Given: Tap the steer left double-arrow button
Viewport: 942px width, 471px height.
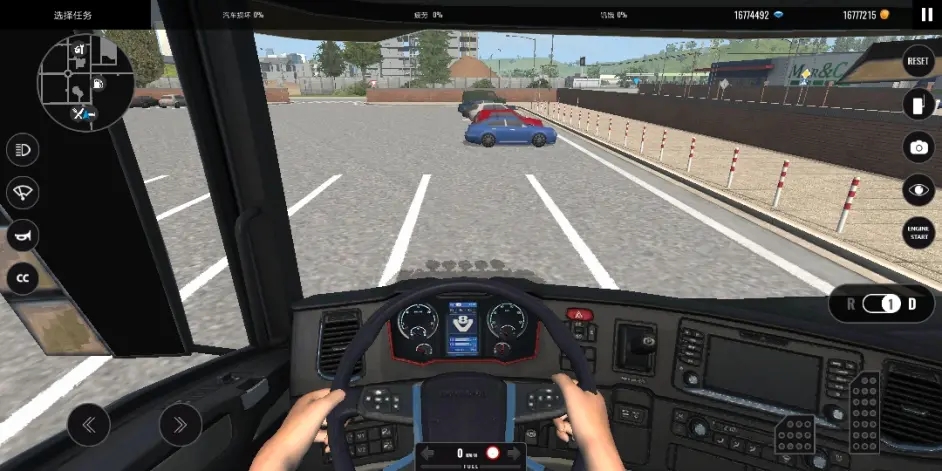Looking at the screenshot, I should pyautogui.click(x=89, y=425).
